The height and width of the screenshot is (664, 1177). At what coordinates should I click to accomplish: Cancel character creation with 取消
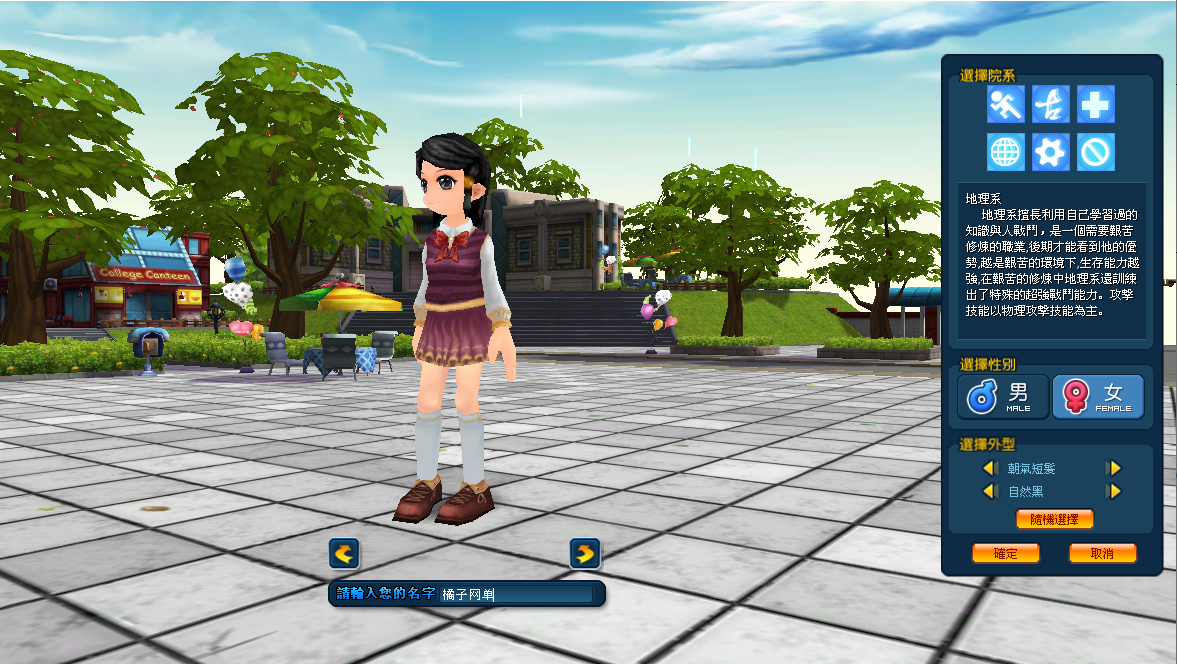(1102, 553)
